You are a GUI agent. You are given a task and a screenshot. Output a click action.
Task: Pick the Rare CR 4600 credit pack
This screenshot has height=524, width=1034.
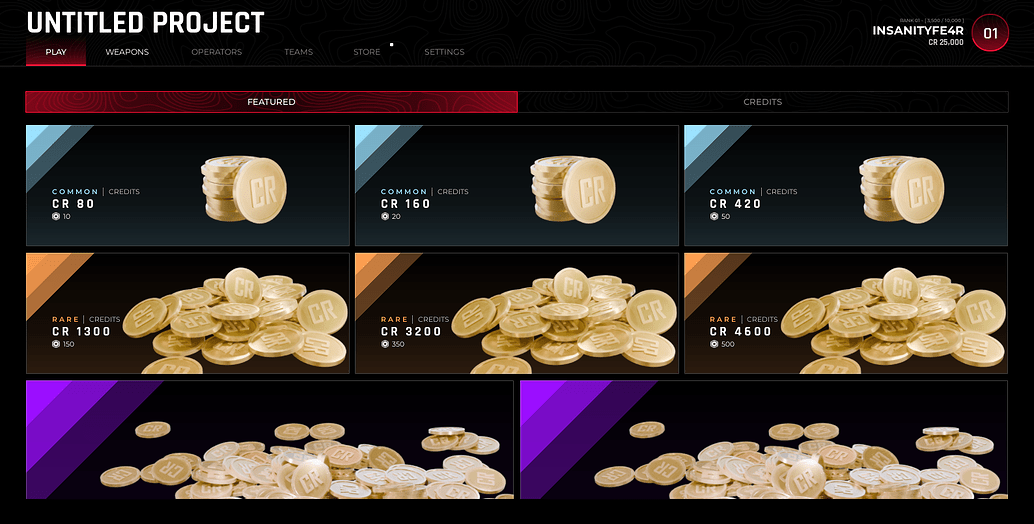tap(845, 313)
